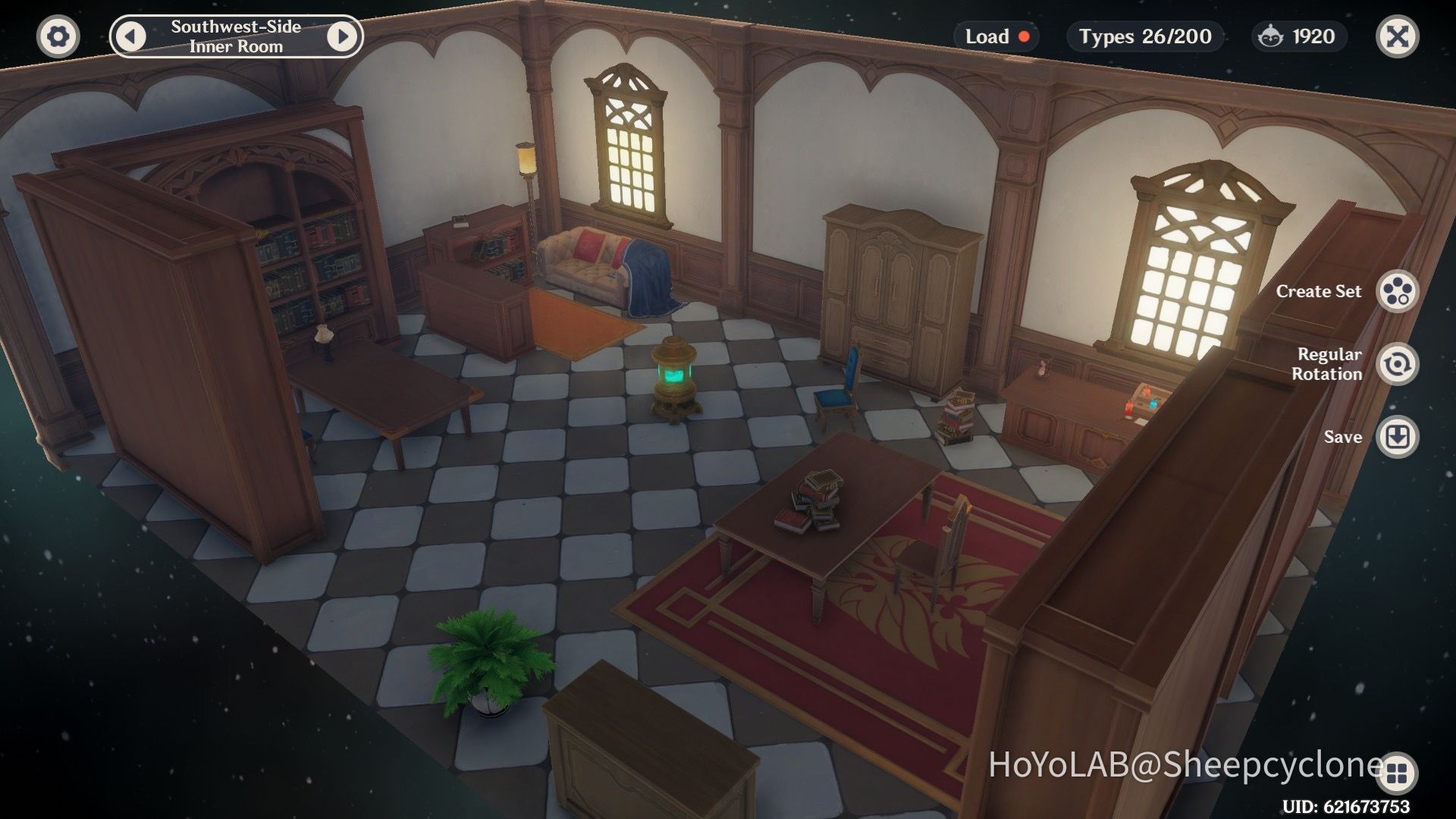Click the Regular Rotation text label

[1329, 363]
